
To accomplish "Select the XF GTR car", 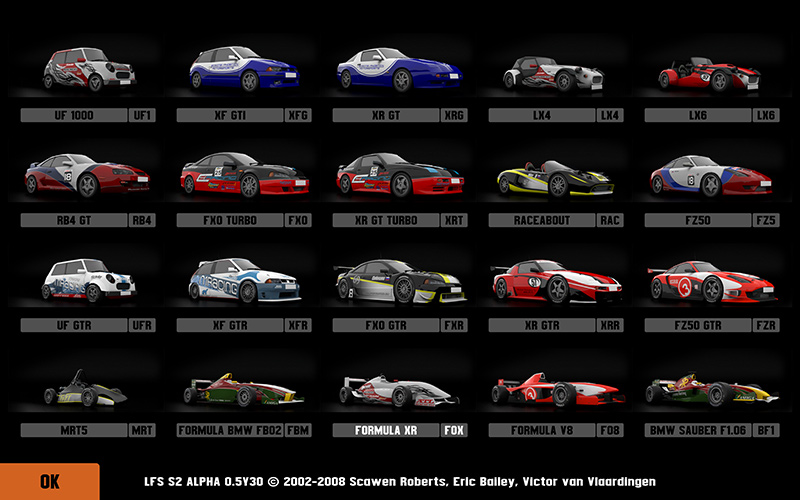I will pos(245,282).
